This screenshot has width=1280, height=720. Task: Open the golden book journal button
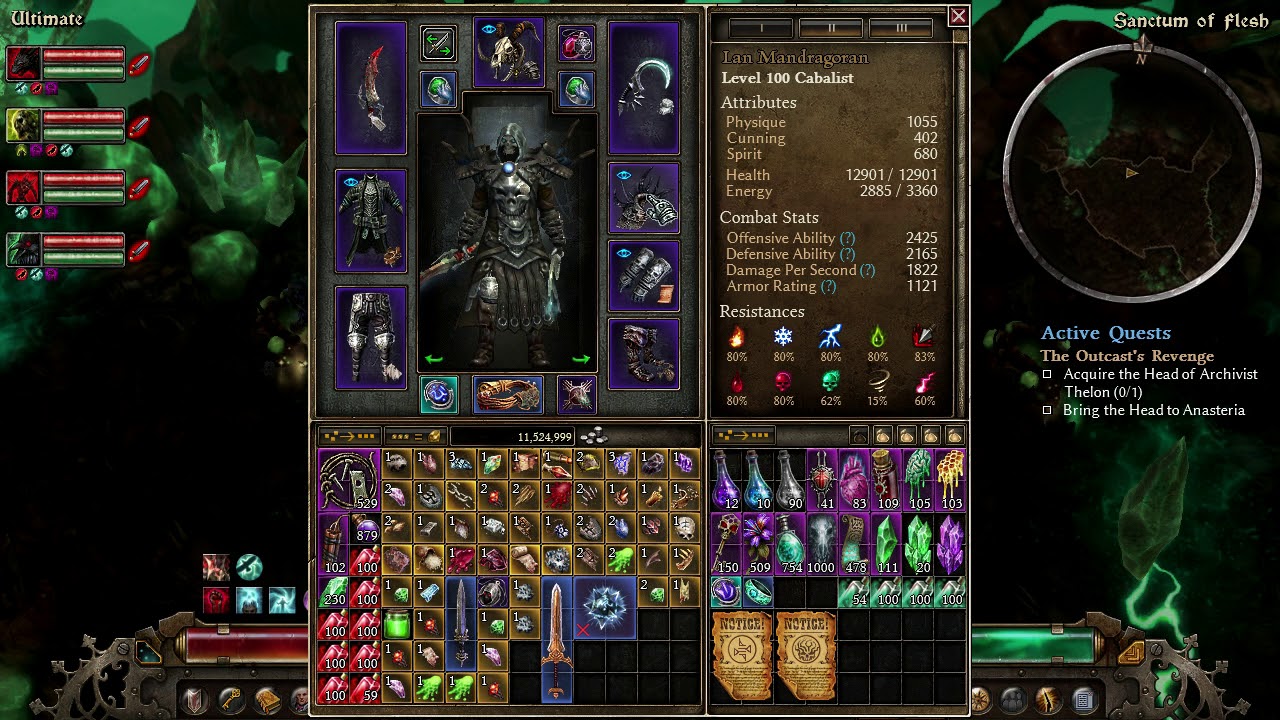click(x=267, y=699)
